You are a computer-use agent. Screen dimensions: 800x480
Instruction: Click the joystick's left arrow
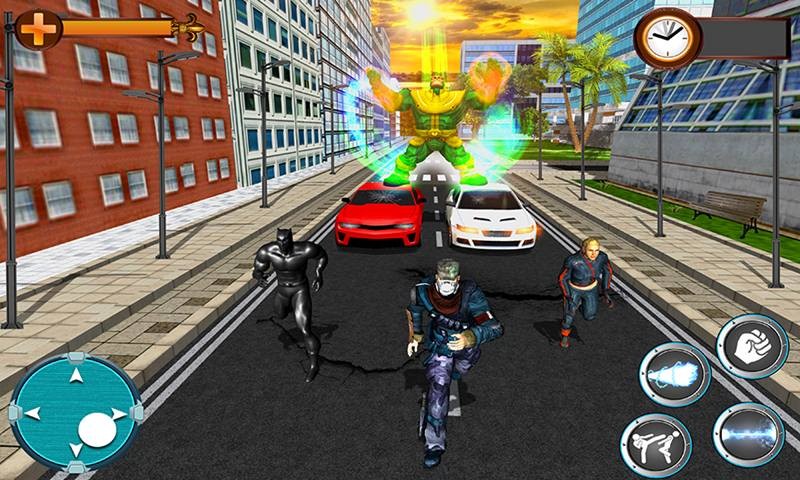[x=32, y=412]
